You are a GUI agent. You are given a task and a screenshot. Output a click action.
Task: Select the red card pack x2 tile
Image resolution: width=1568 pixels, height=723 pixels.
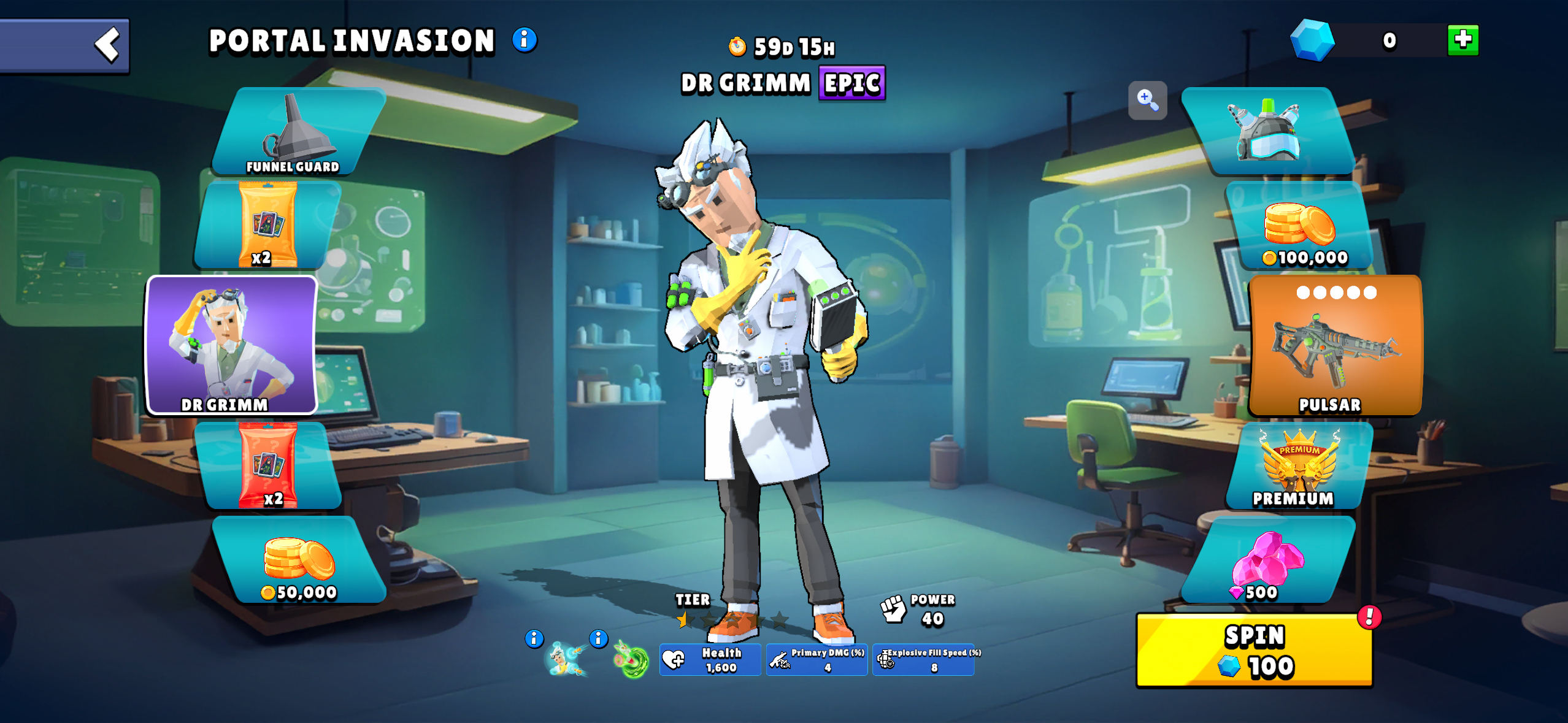pos(268,466)
